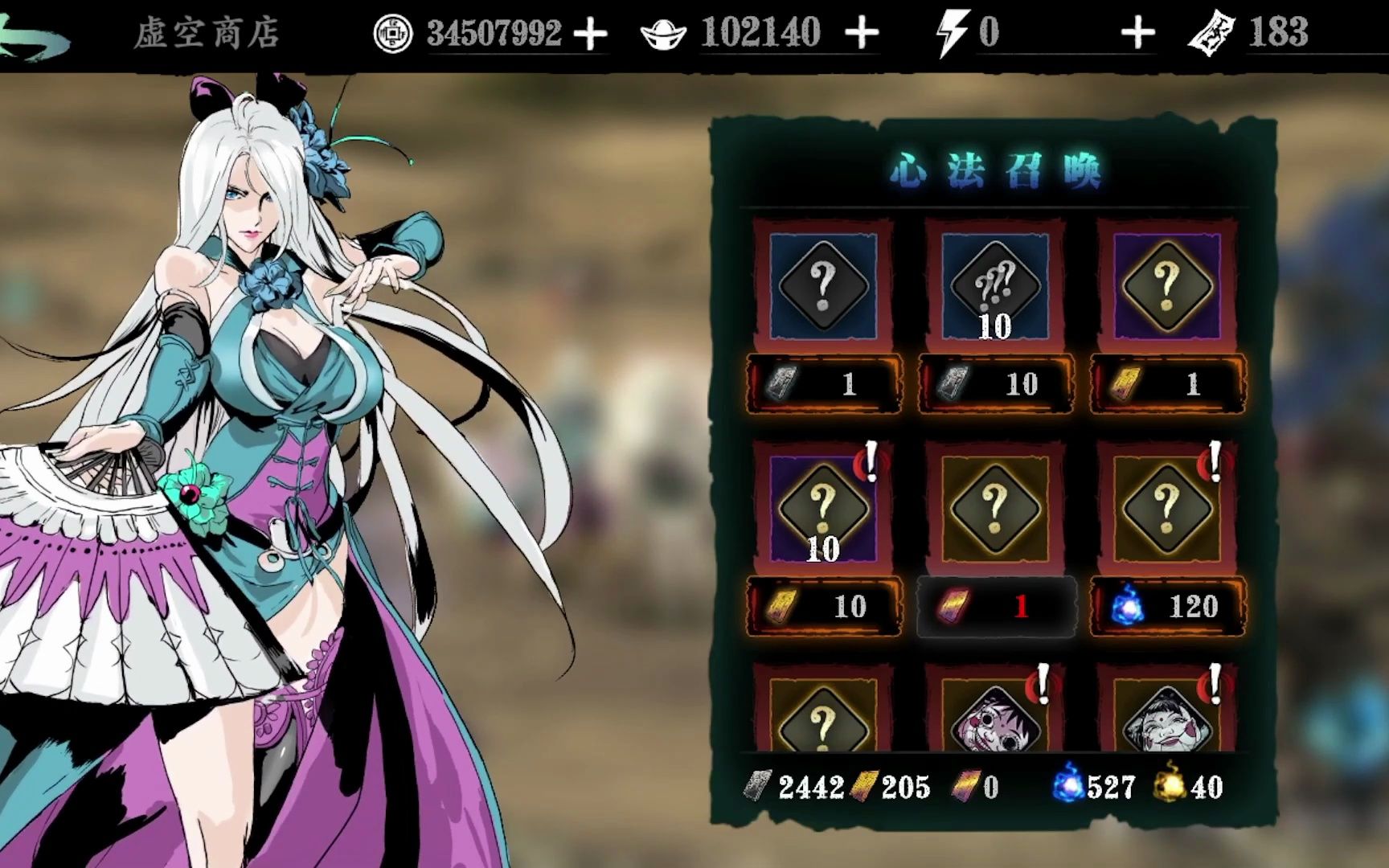Image resolution: width=1389 pixels, height=868 pixels.
Task: Select the ten-pull gold-ticket summon card
Action: click(823, 508)
